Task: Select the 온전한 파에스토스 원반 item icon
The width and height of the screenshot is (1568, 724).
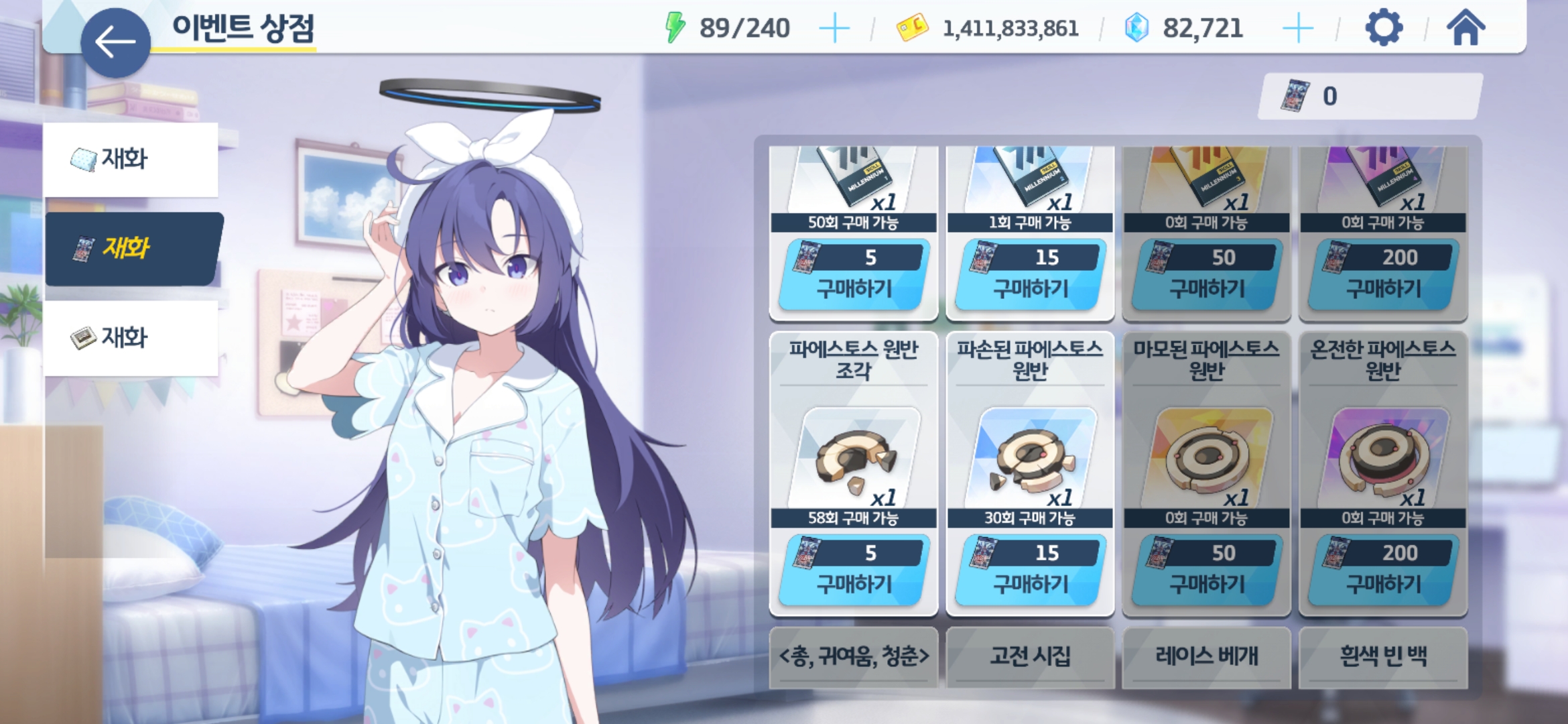Action: 1383,459
